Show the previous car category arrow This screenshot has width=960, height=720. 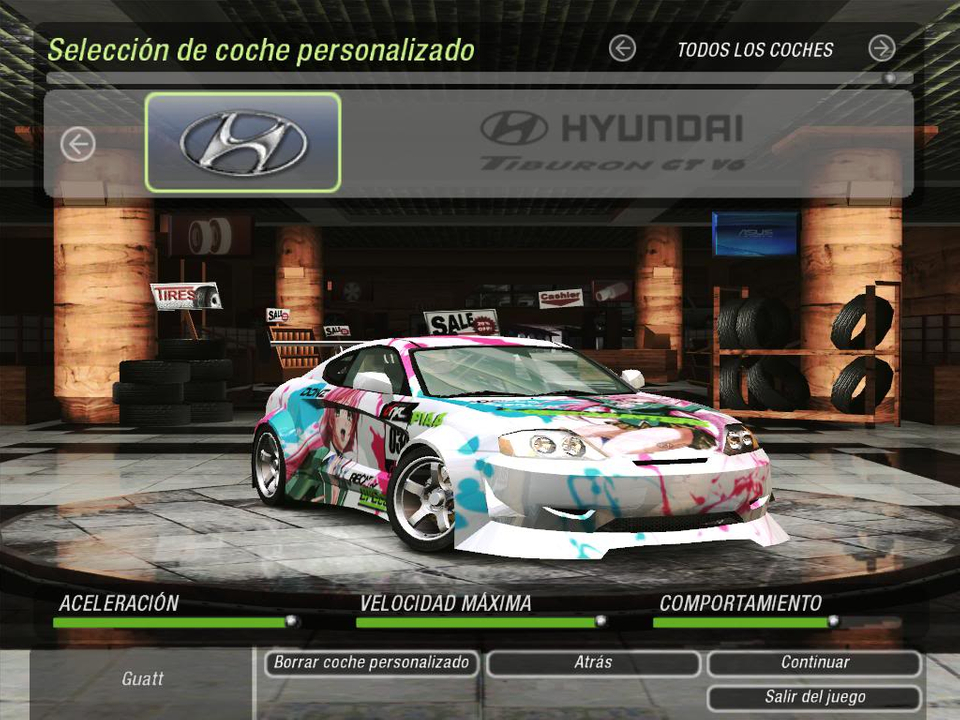[x=622, y=48]
